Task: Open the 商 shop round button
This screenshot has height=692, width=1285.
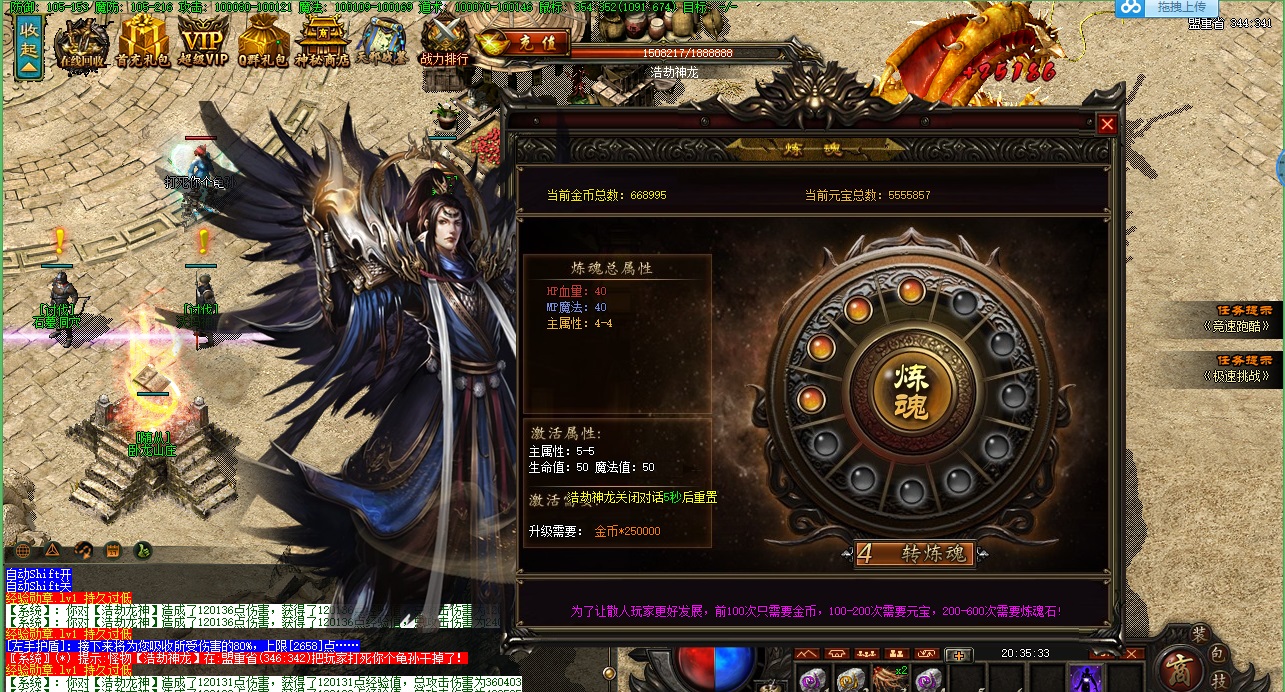Action: tap(1181, 667)
